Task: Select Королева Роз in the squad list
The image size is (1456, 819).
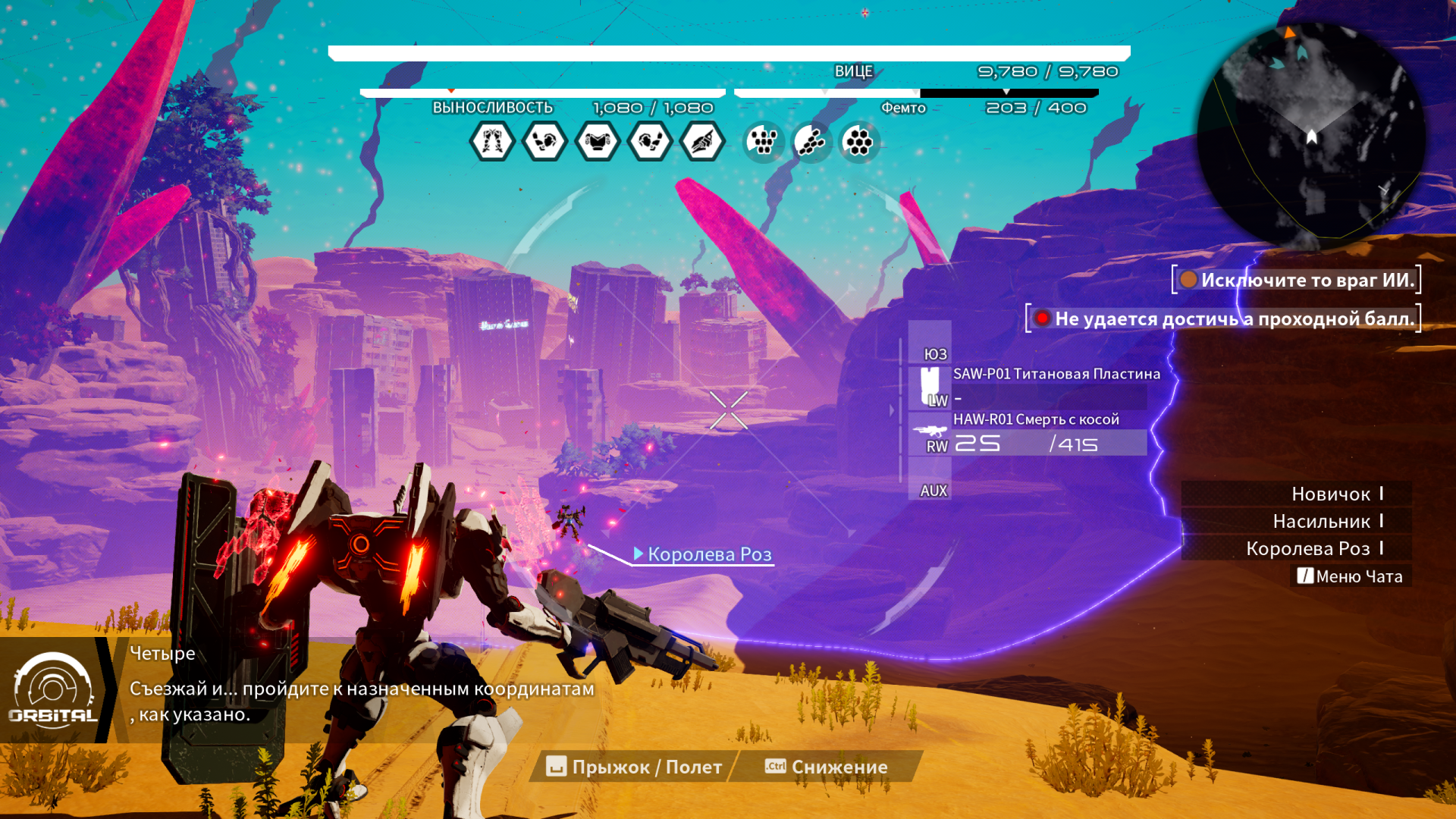Action: click(x=1307, y=549)
